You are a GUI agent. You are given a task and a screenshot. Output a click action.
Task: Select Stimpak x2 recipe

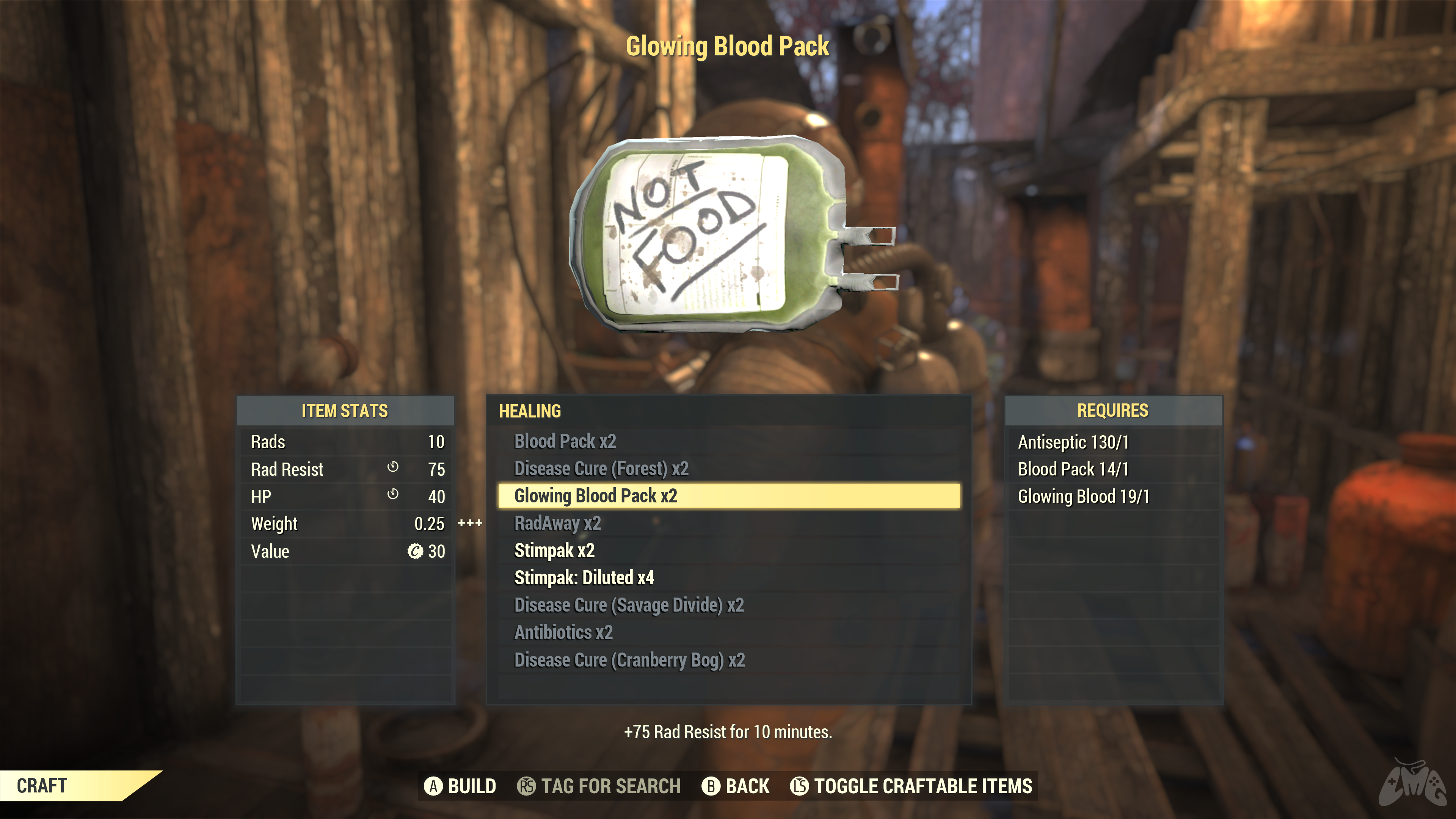pyautogui.click(x=554, y=551)
